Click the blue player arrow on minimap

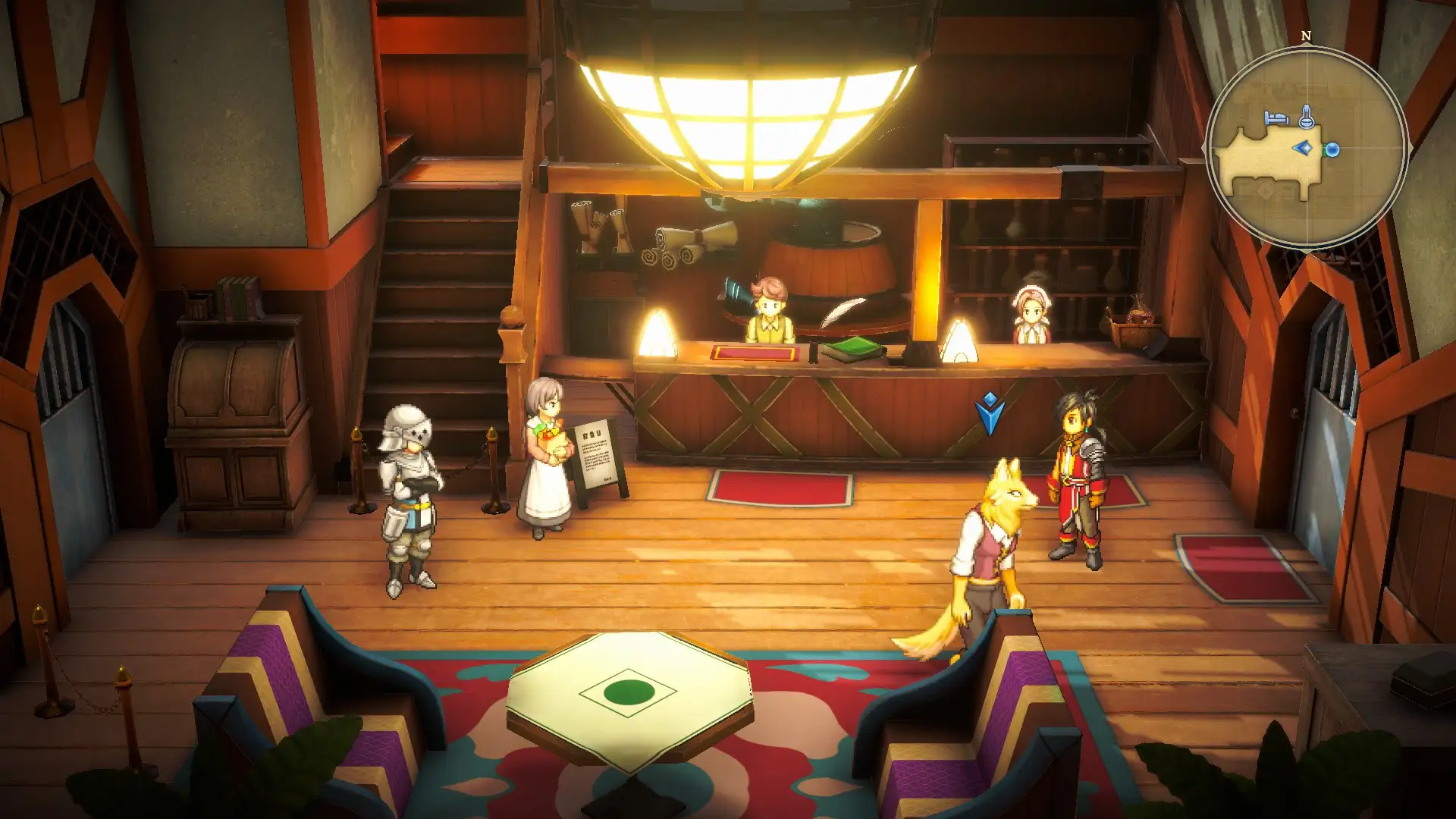point(1304,148)
